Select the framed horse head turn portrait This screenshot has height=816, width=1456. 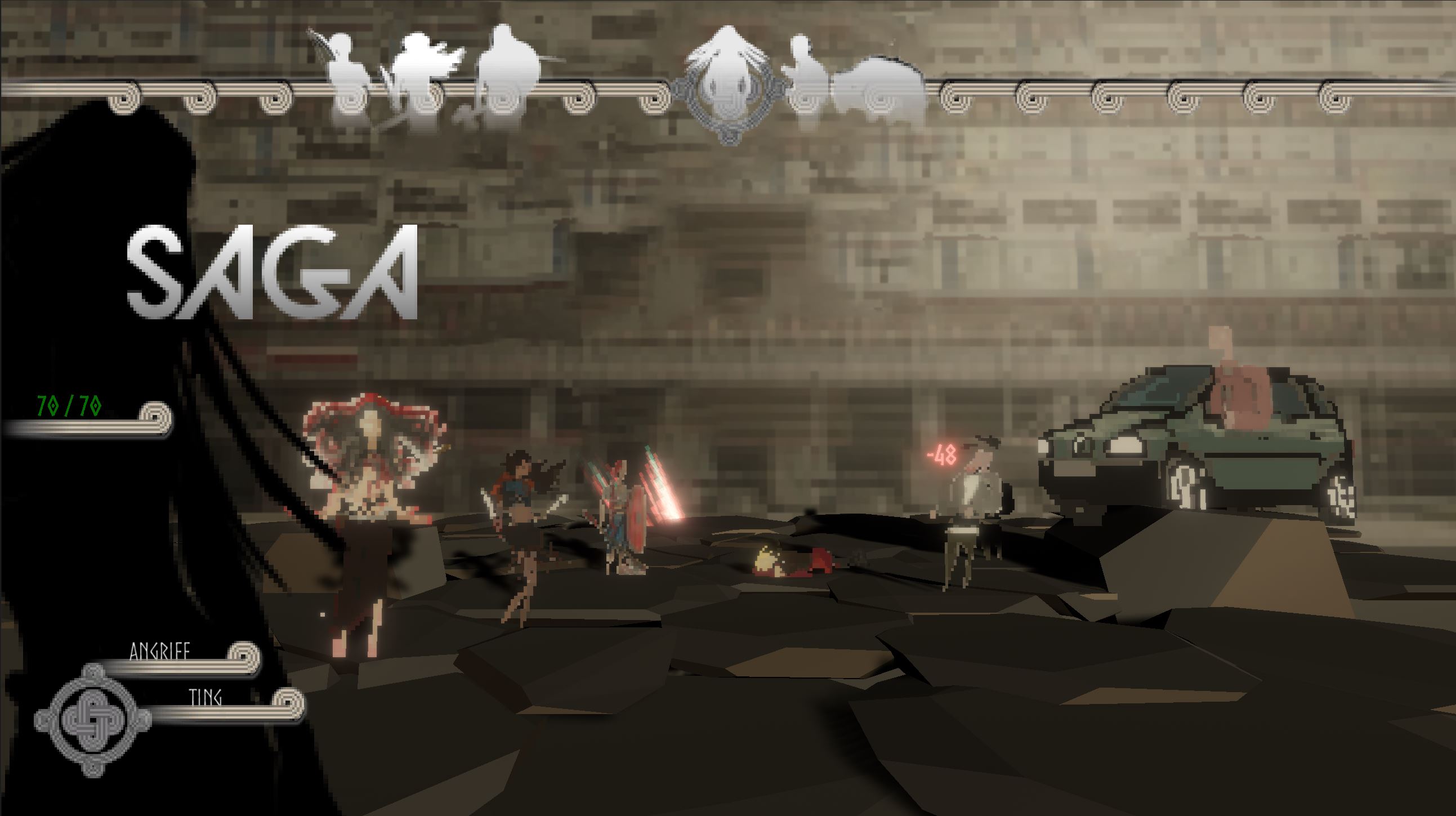[728, 85]
